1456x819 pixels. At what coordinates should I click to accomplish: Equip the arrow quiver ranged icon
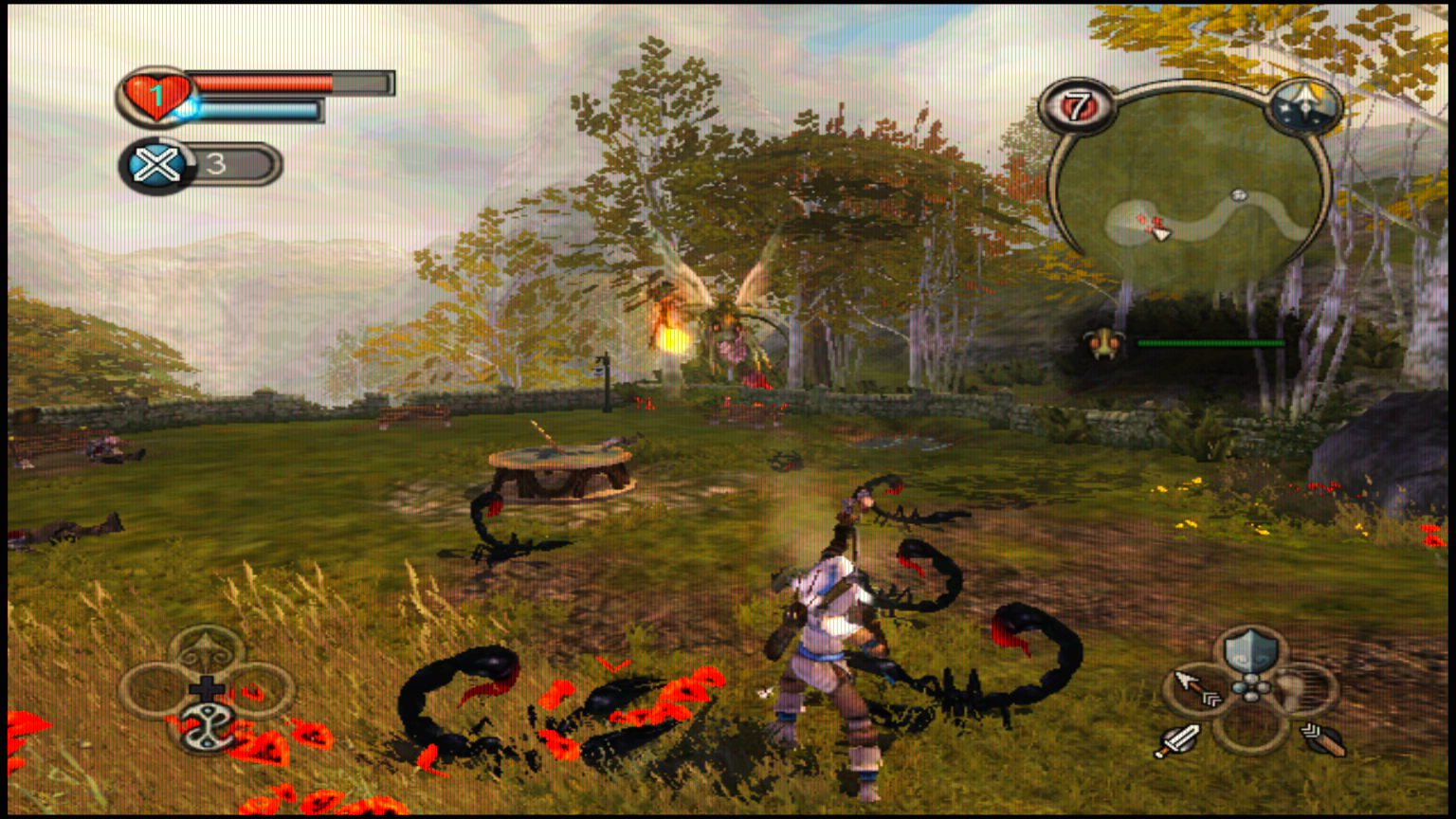pos(1321,737)
